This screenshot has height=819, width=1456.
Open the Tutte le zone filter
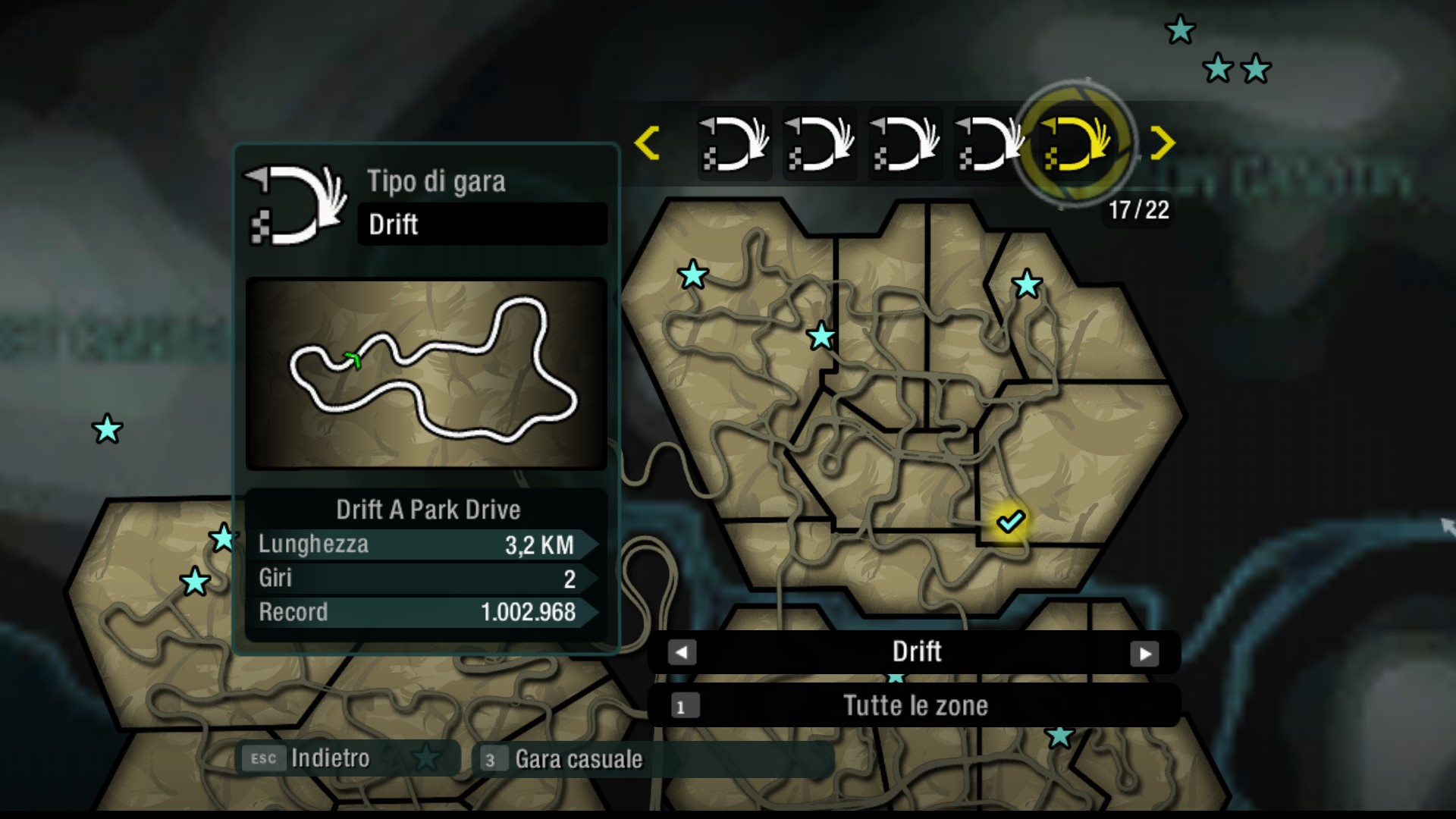(x=914, y=706)
